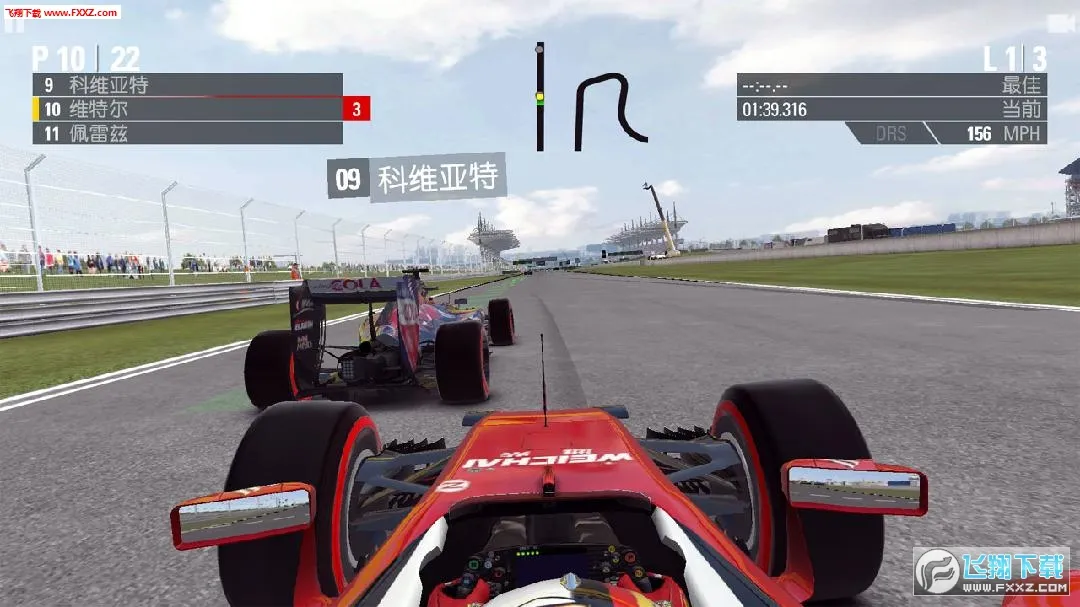
Task: Select leaderboard row 9 科维亚特
Action: (188, 85)
